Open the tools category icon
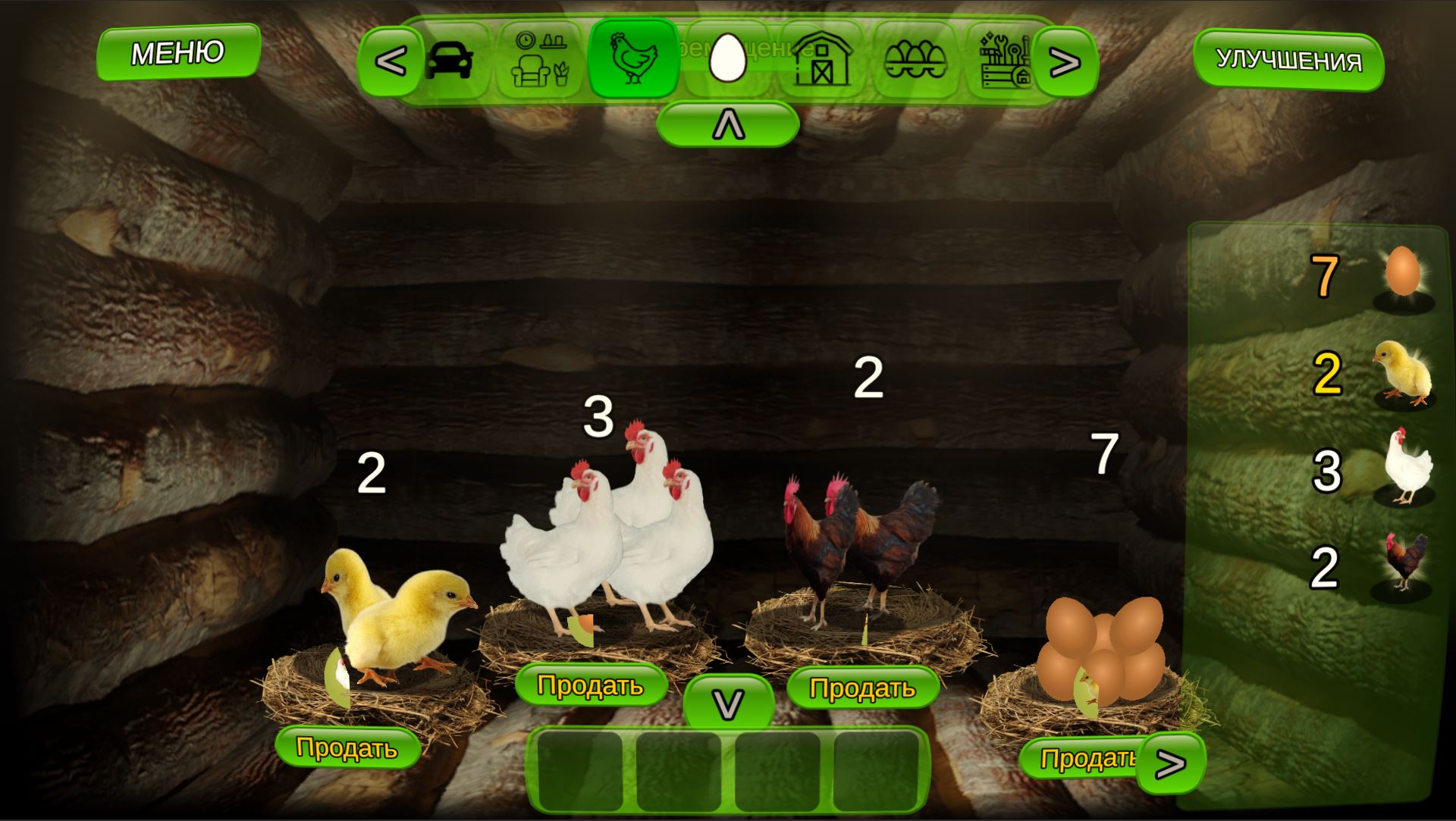Viewport: 1456px width, 821px height. [1006, 61]
